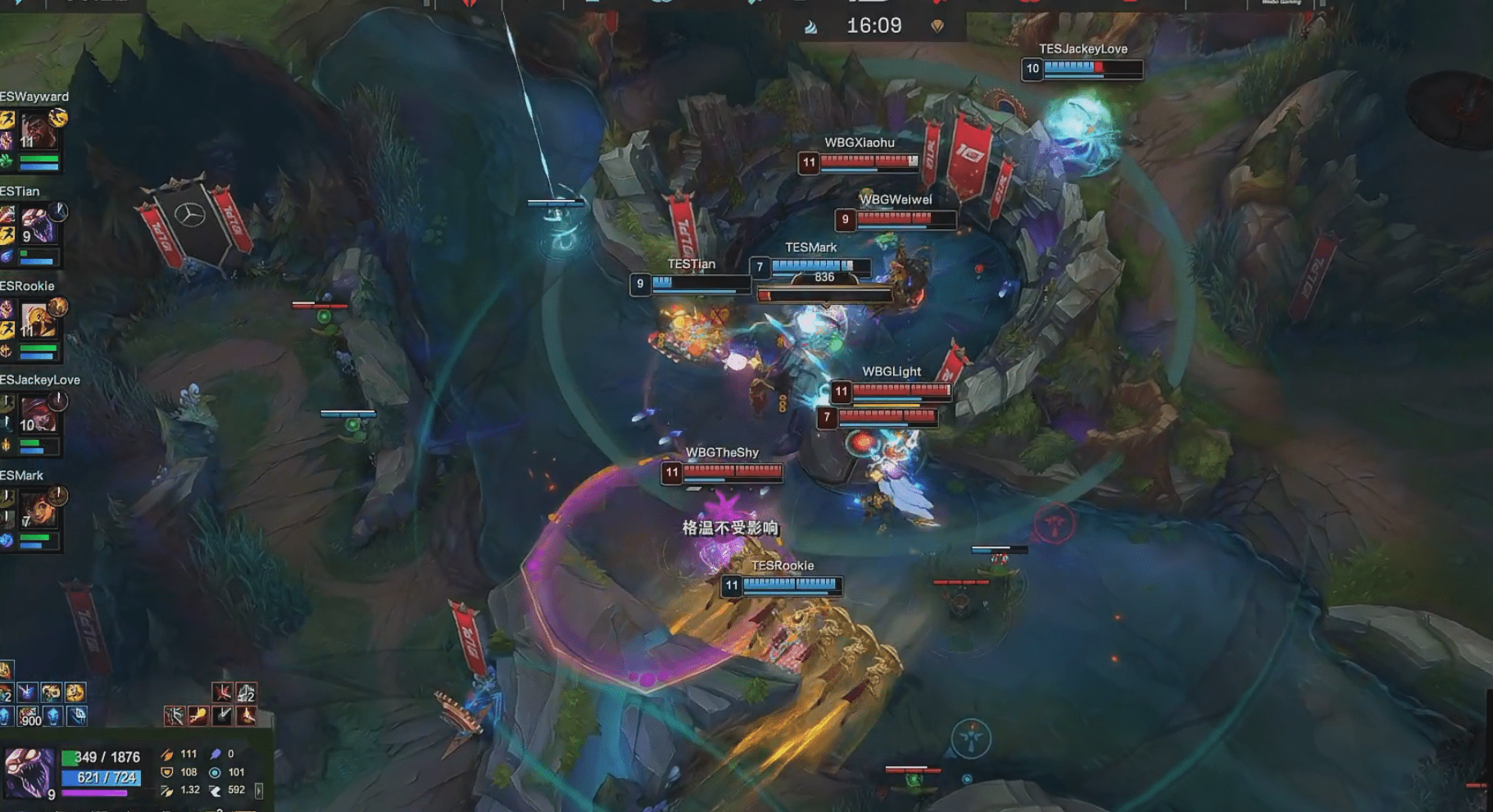The height and width of the screenshot is (812, 1493).
Task: Click the attack damage stat icon
Action: pos(167,755)
